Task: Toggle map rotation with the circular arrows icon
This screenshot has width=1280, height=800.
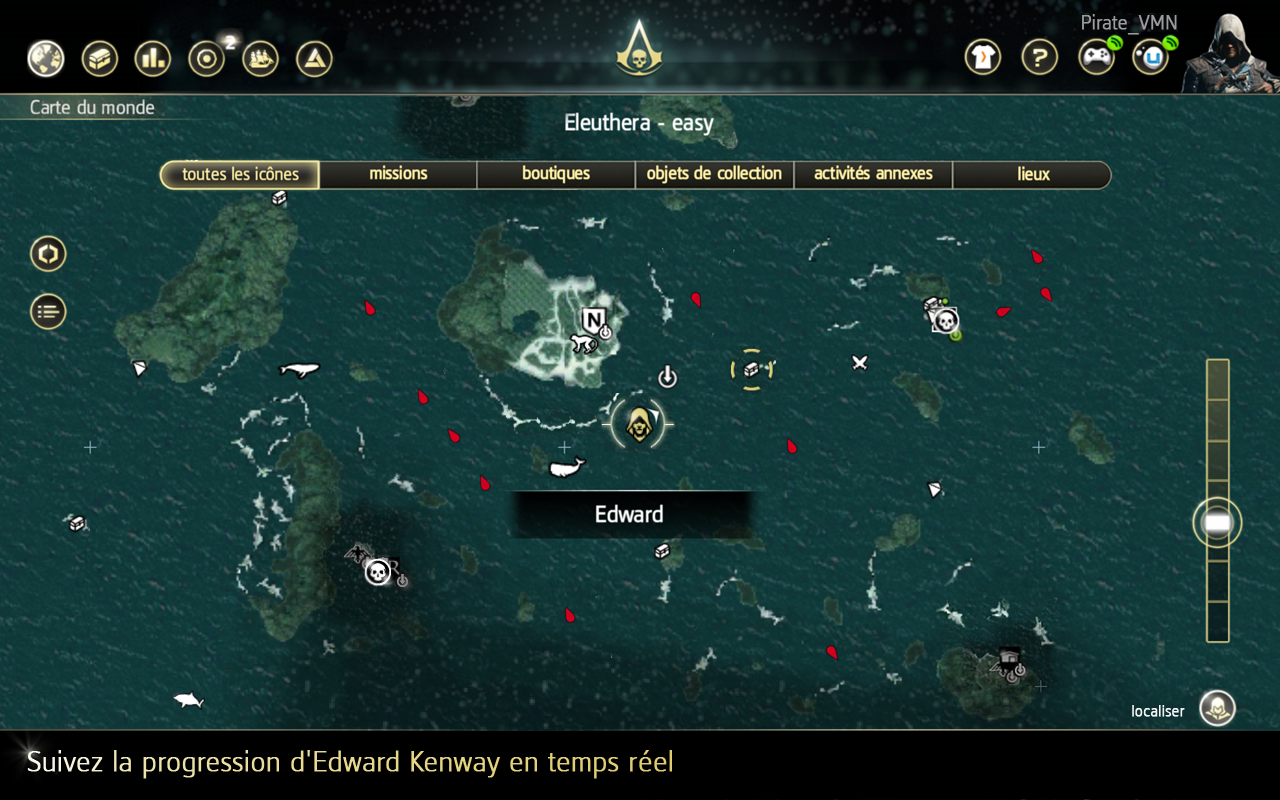Action: [47, 254]
